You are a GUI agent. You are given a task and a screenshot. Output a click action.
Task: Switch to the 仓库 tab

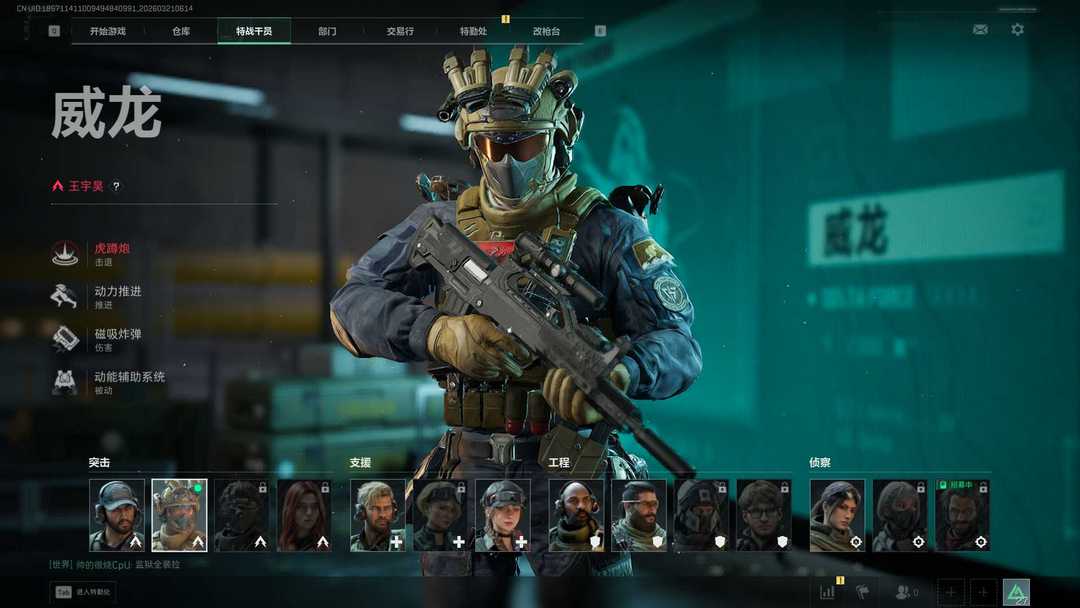pos(181,31)
